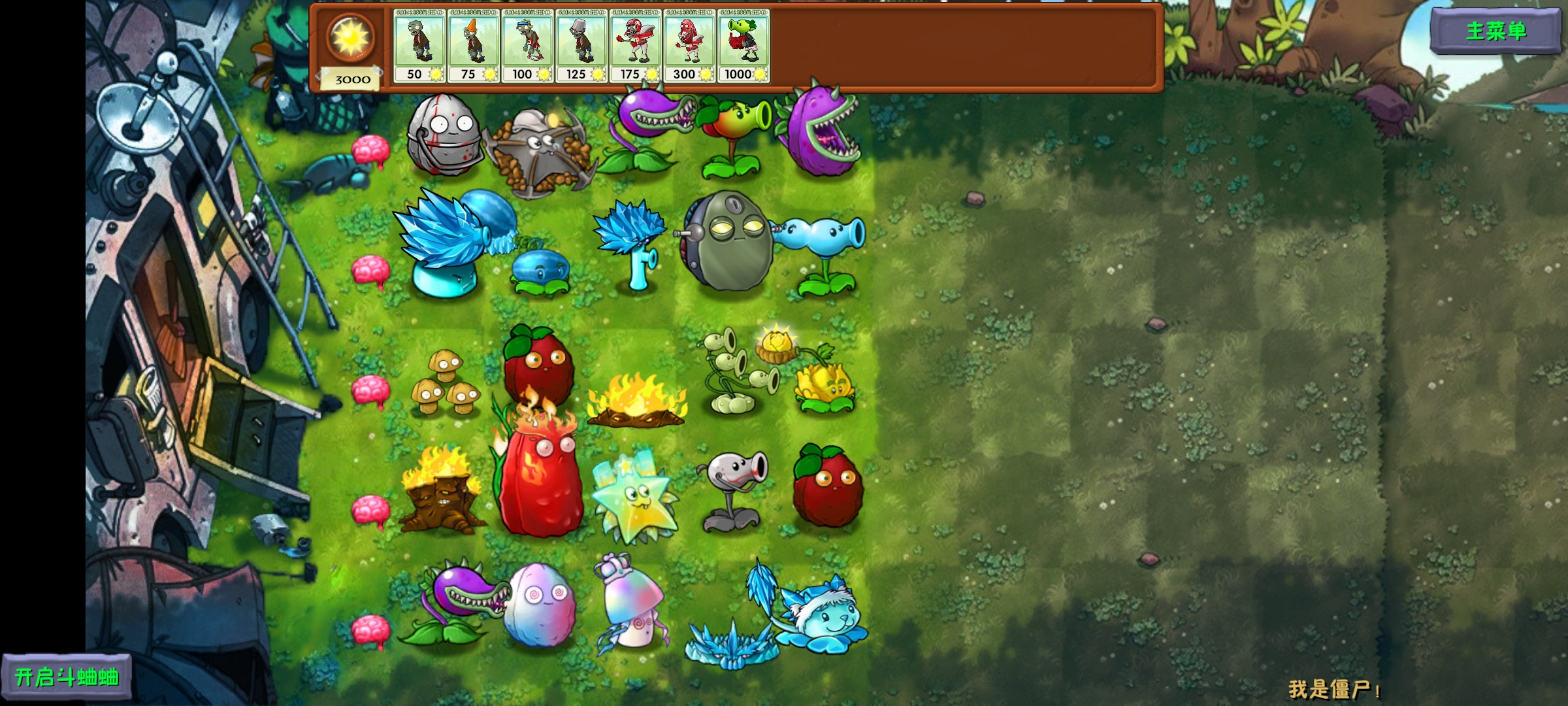Select the 50-sun basic Zombie card

coord(418,42)
